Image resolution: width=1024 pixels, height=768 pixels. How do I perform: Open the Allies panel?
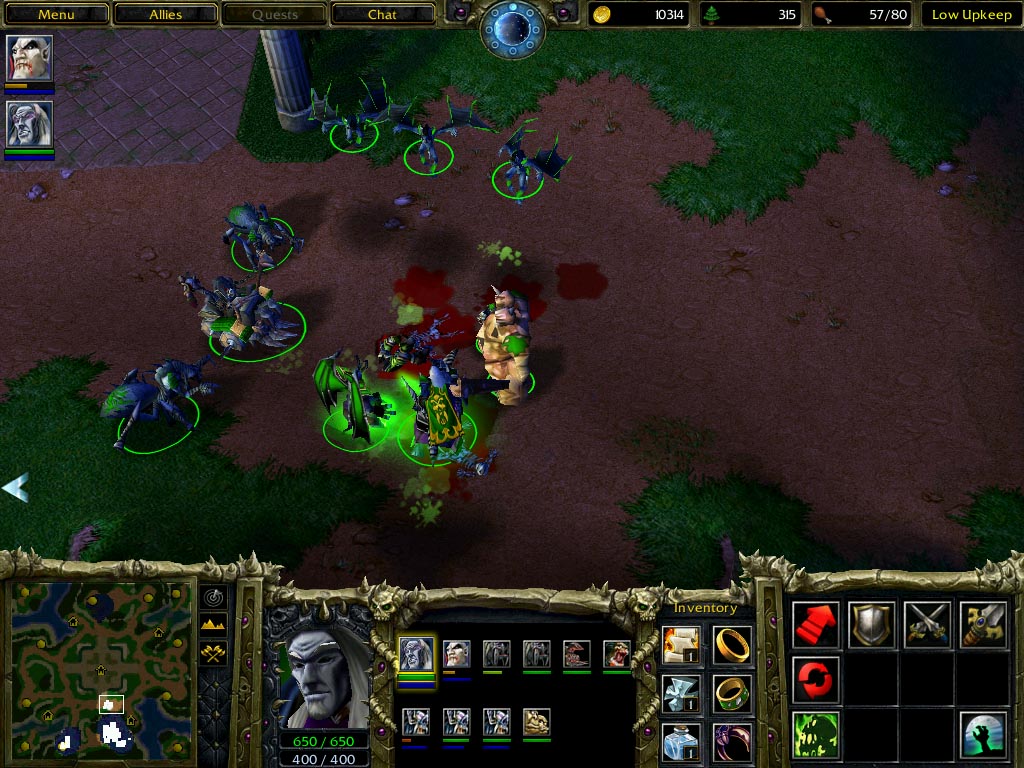165,15
